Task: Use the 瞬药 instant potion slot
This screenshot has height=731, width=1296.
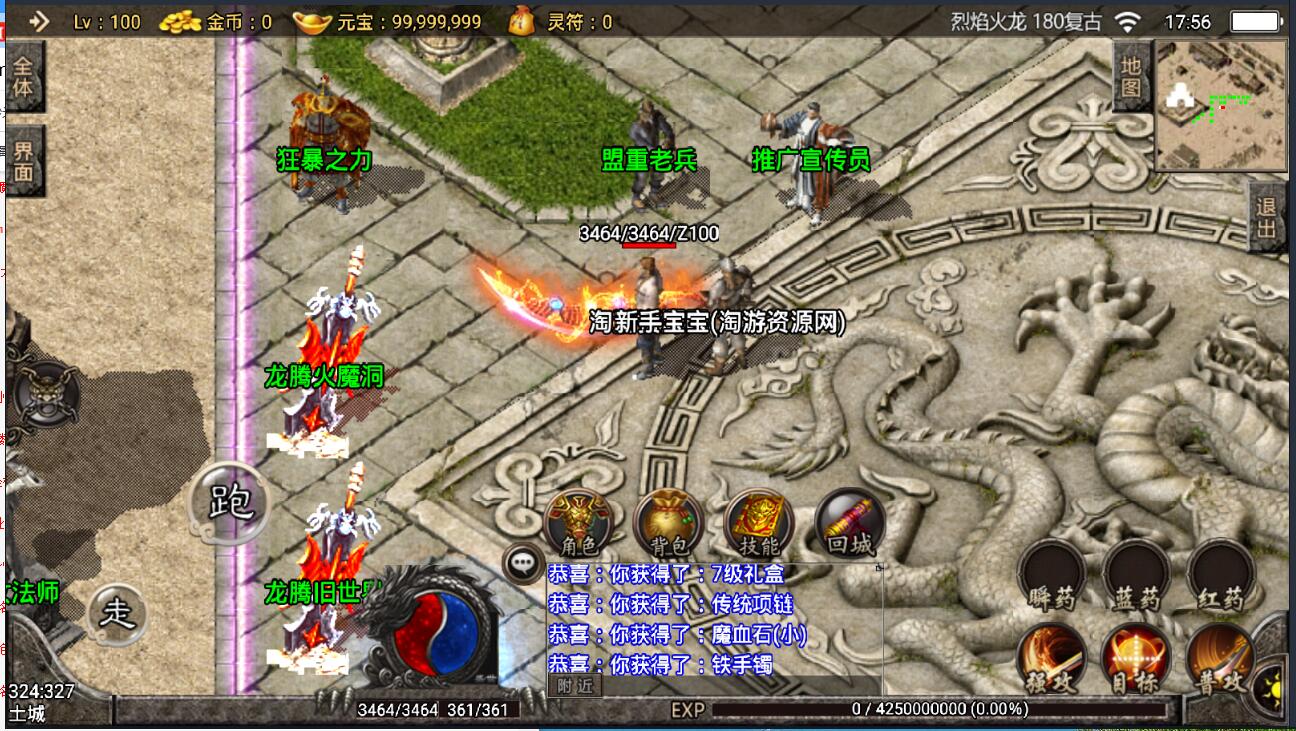Action: (x=1051, y=576)
